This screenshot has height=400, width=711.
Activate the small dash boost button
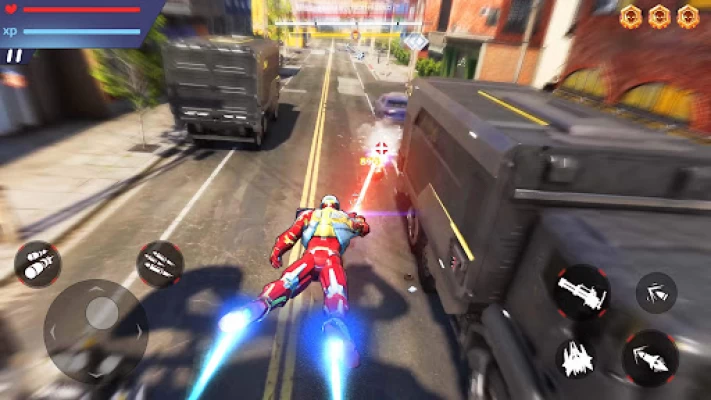(x=656, y=292)
